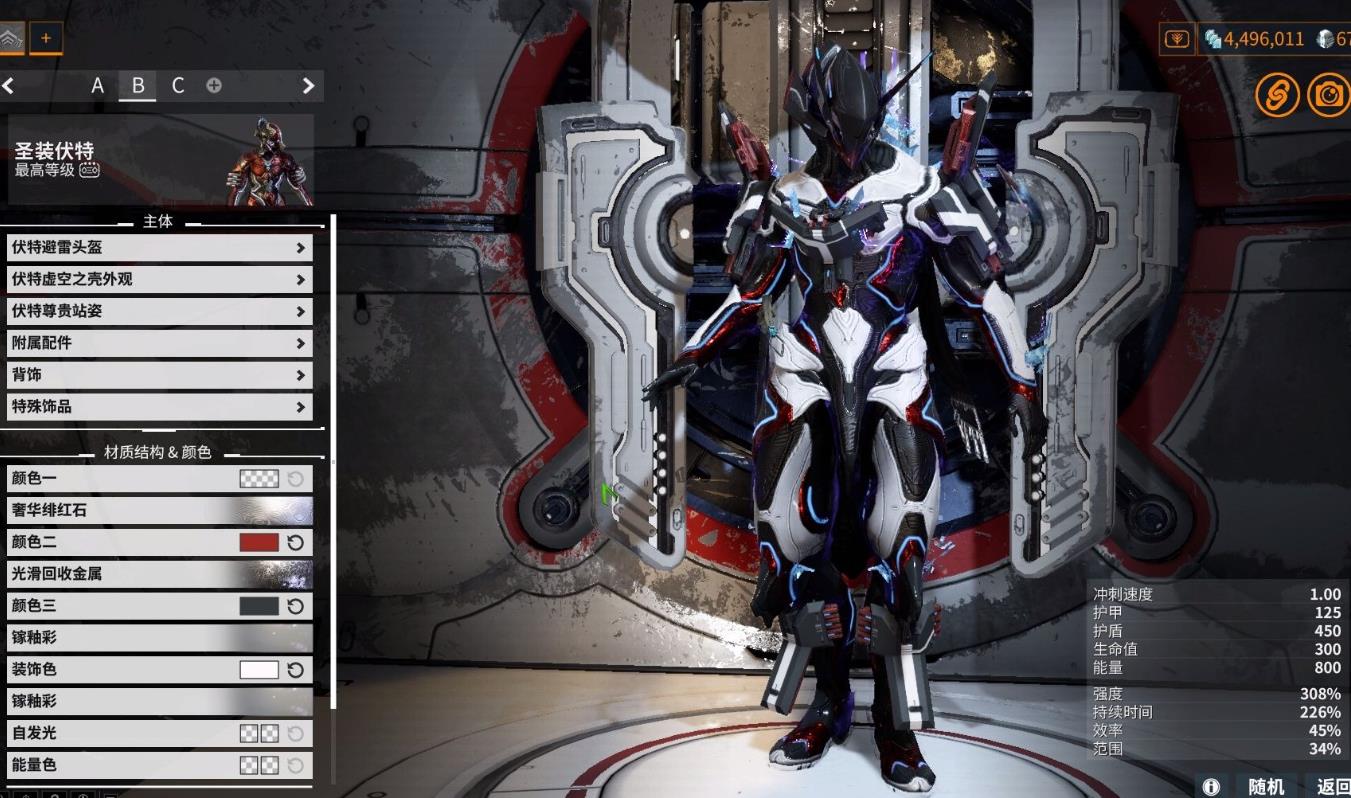Open the 奢华绯红石 material selector
This screenshot has height=798, width=1351.
point(159,510)
